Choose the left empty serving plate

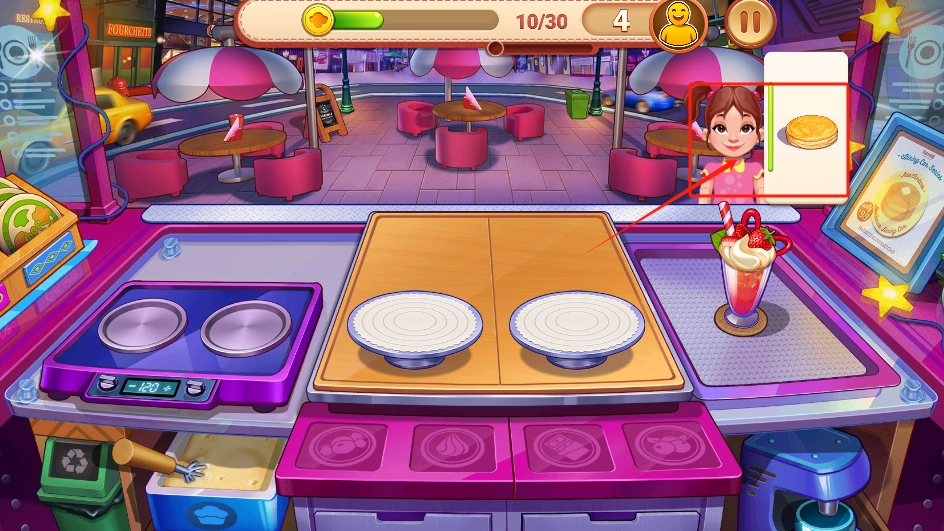pyautogui.click(x=415, y=325)
